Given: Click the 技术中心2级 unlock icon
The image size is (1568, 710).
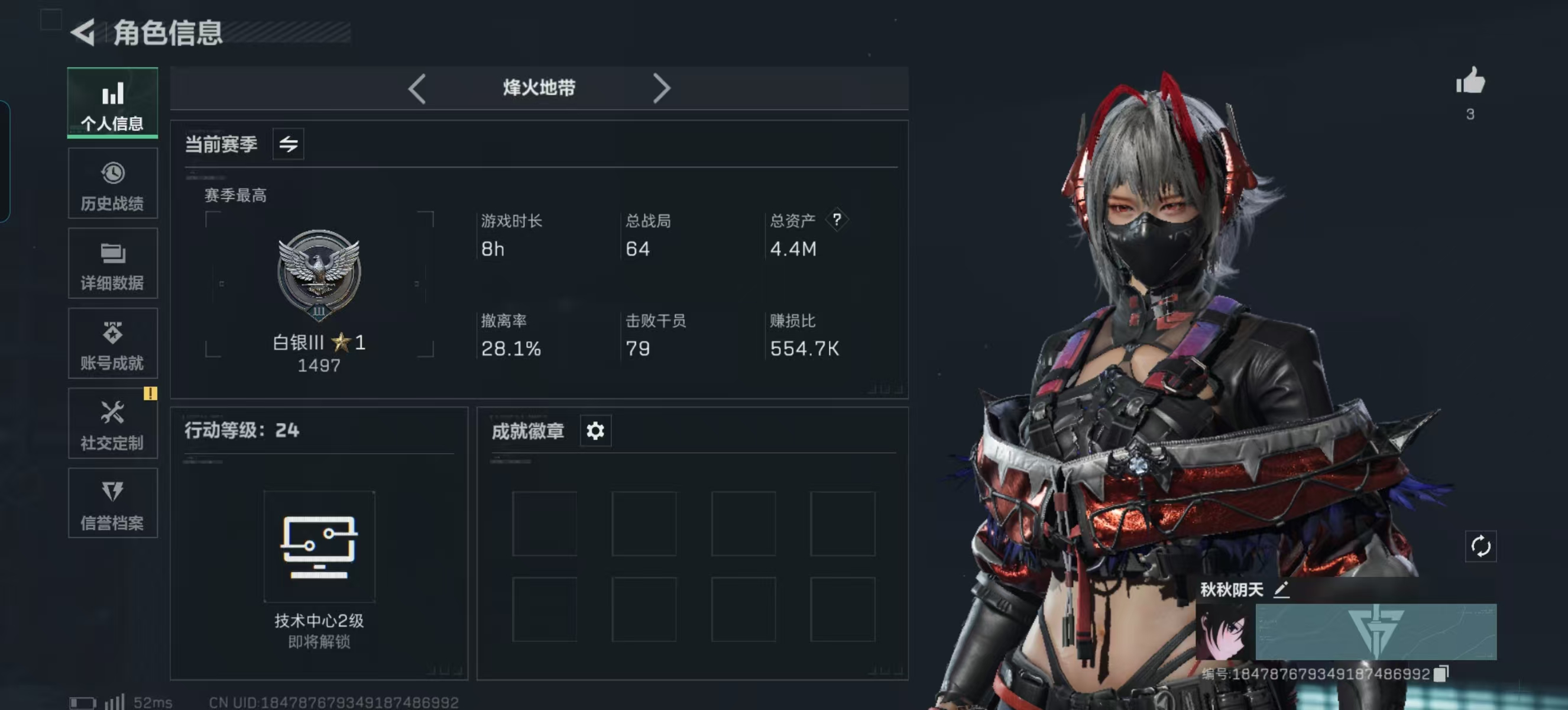Looking at the screenshot, I should (319, 546).
